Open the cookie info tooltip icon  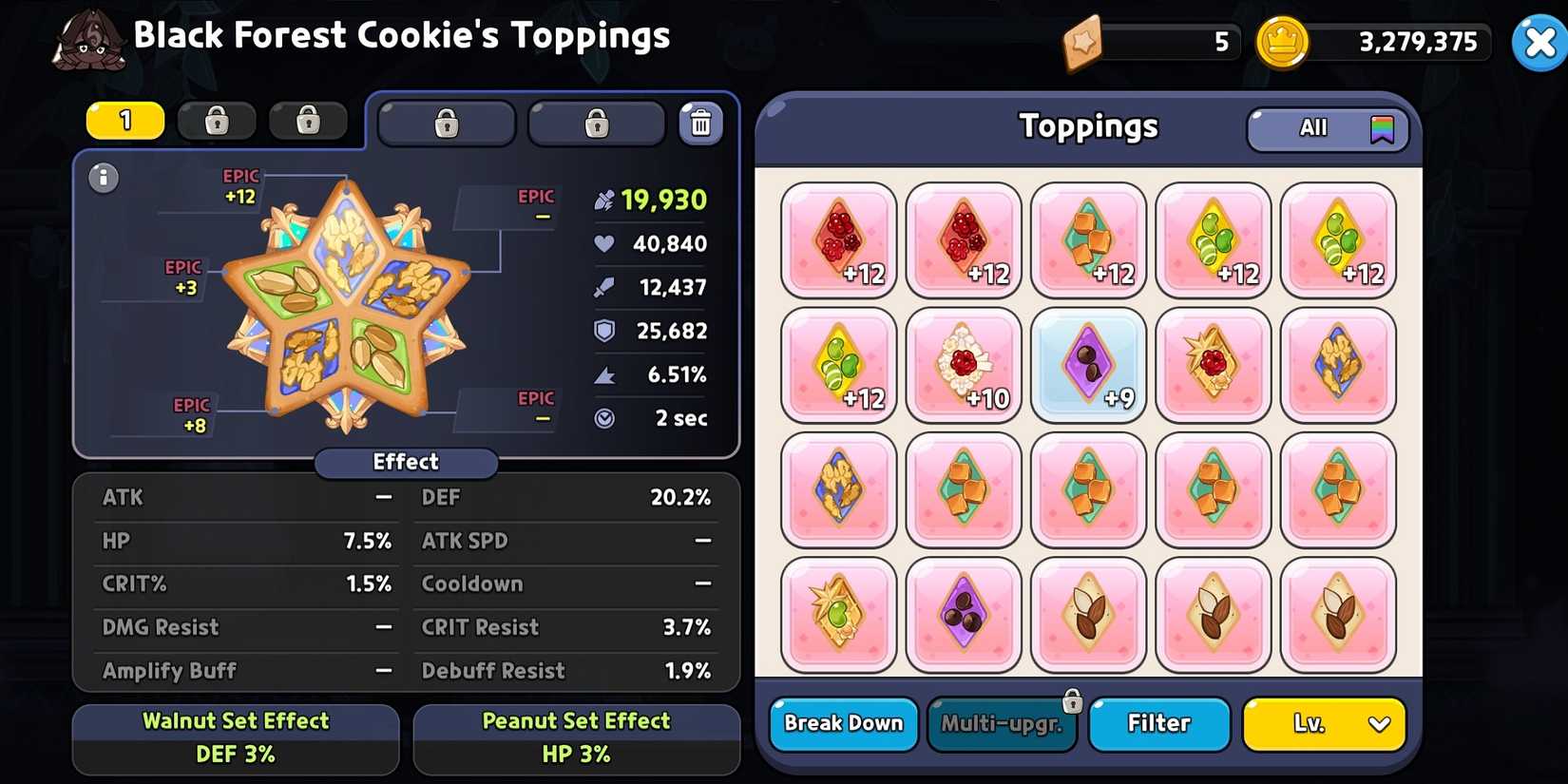(103, 178)
